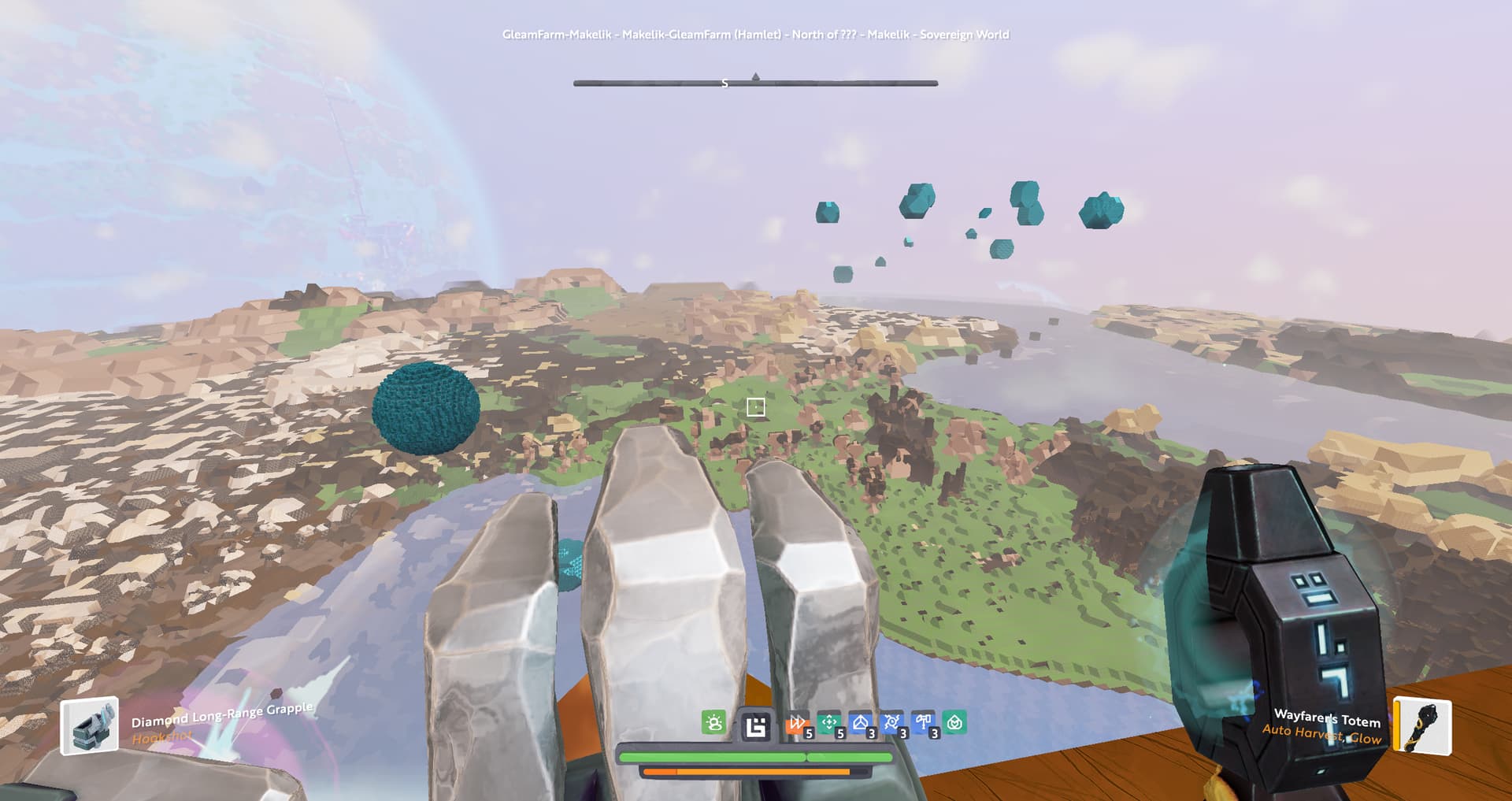Select the Diamond Long-Range Grapple slot
This screenshot has width=1512, height=801.
pyautogui.click(x=90, y=725)
